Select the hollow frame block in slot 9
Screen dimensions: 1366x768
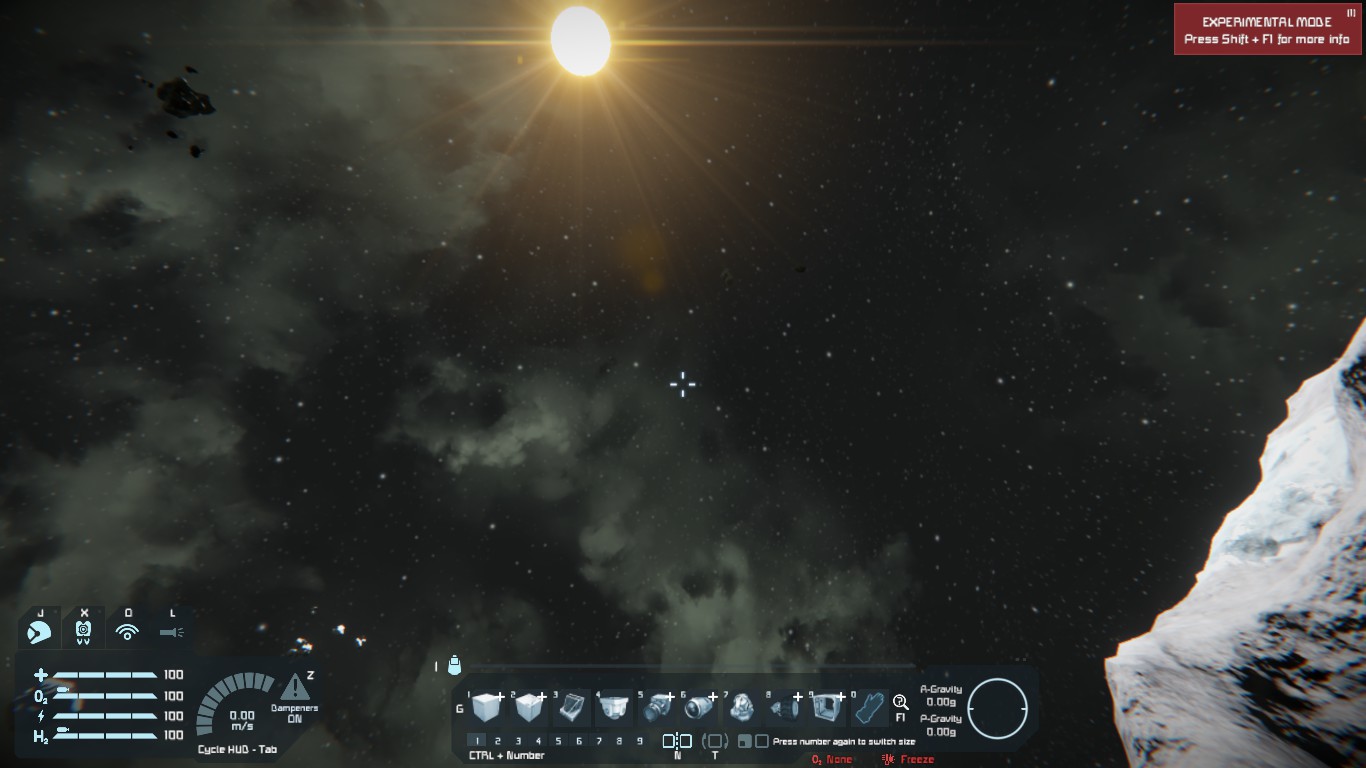(x=827, y=708)
